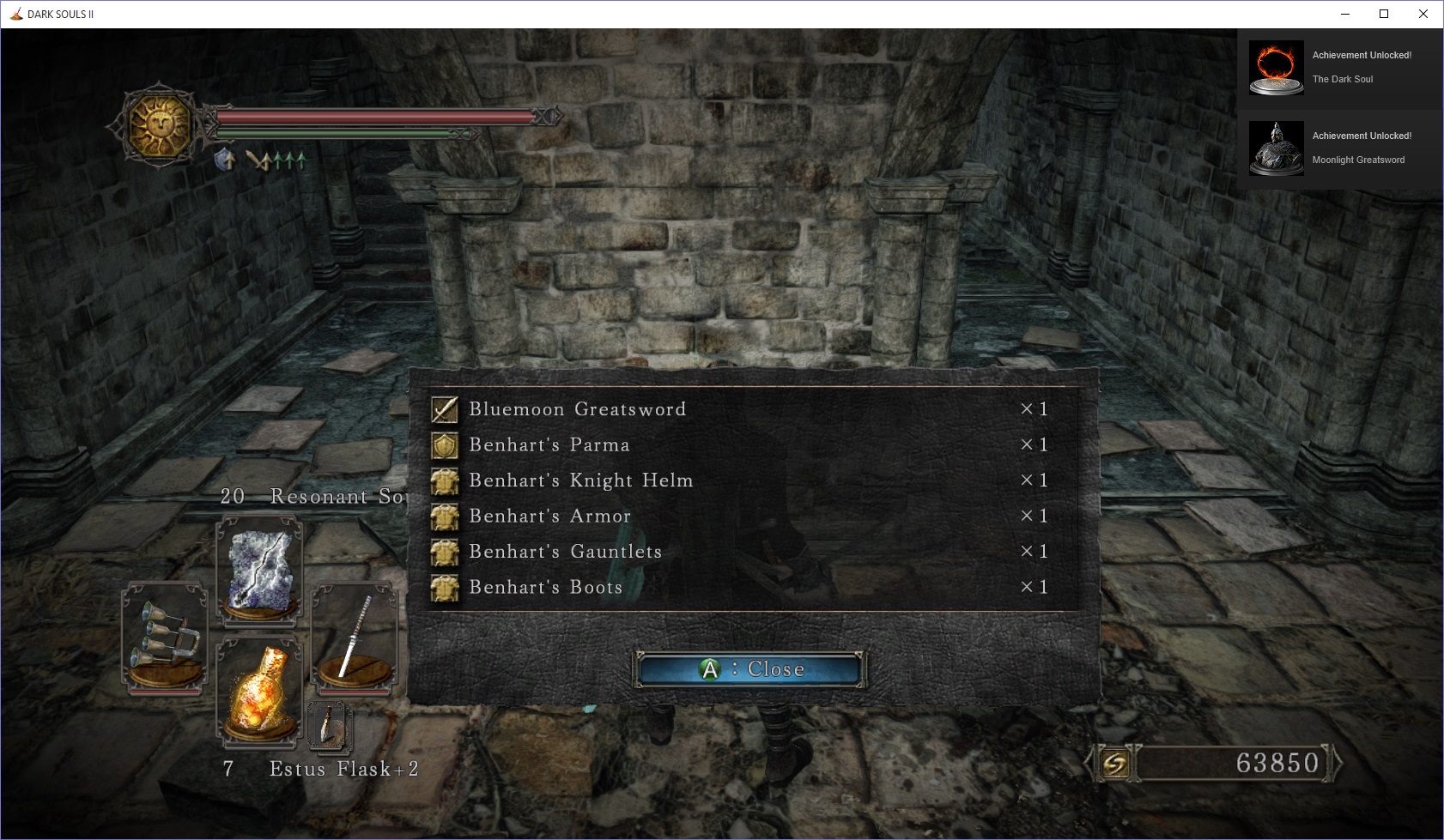1444x840 pixels.
Task: Open the Moonlight Greatsword achievement notification
Action: (1339, 148)
